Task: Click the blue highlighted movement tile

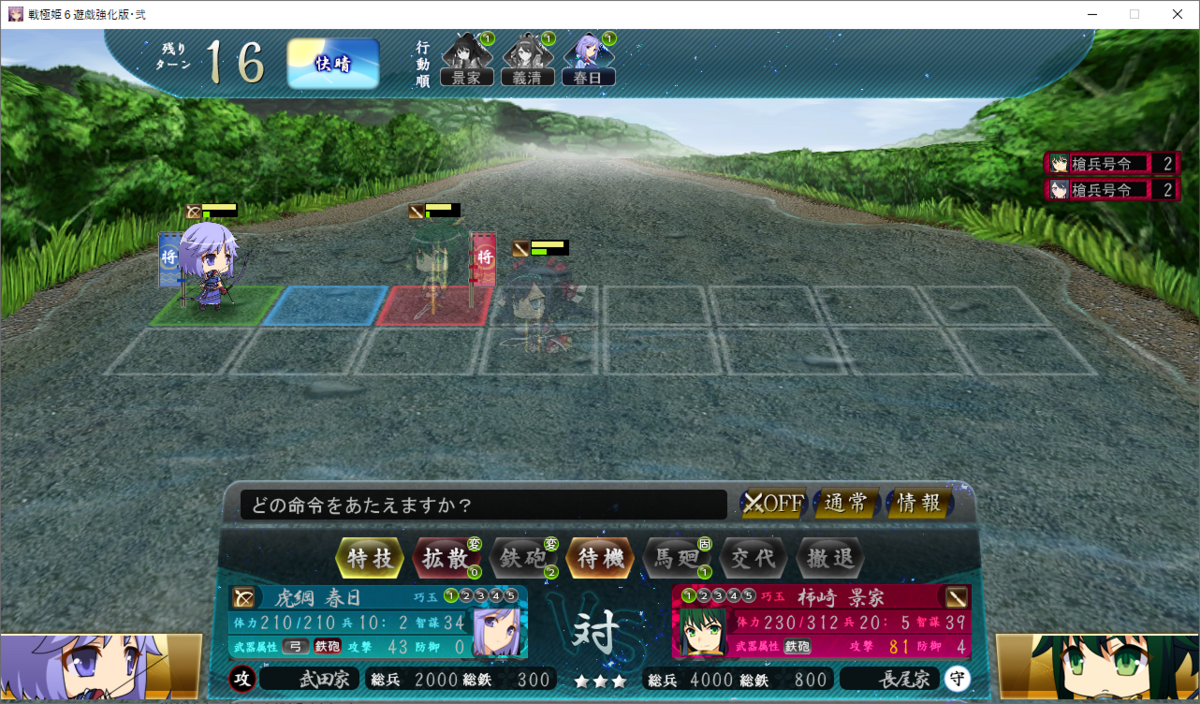Action: 325,305
